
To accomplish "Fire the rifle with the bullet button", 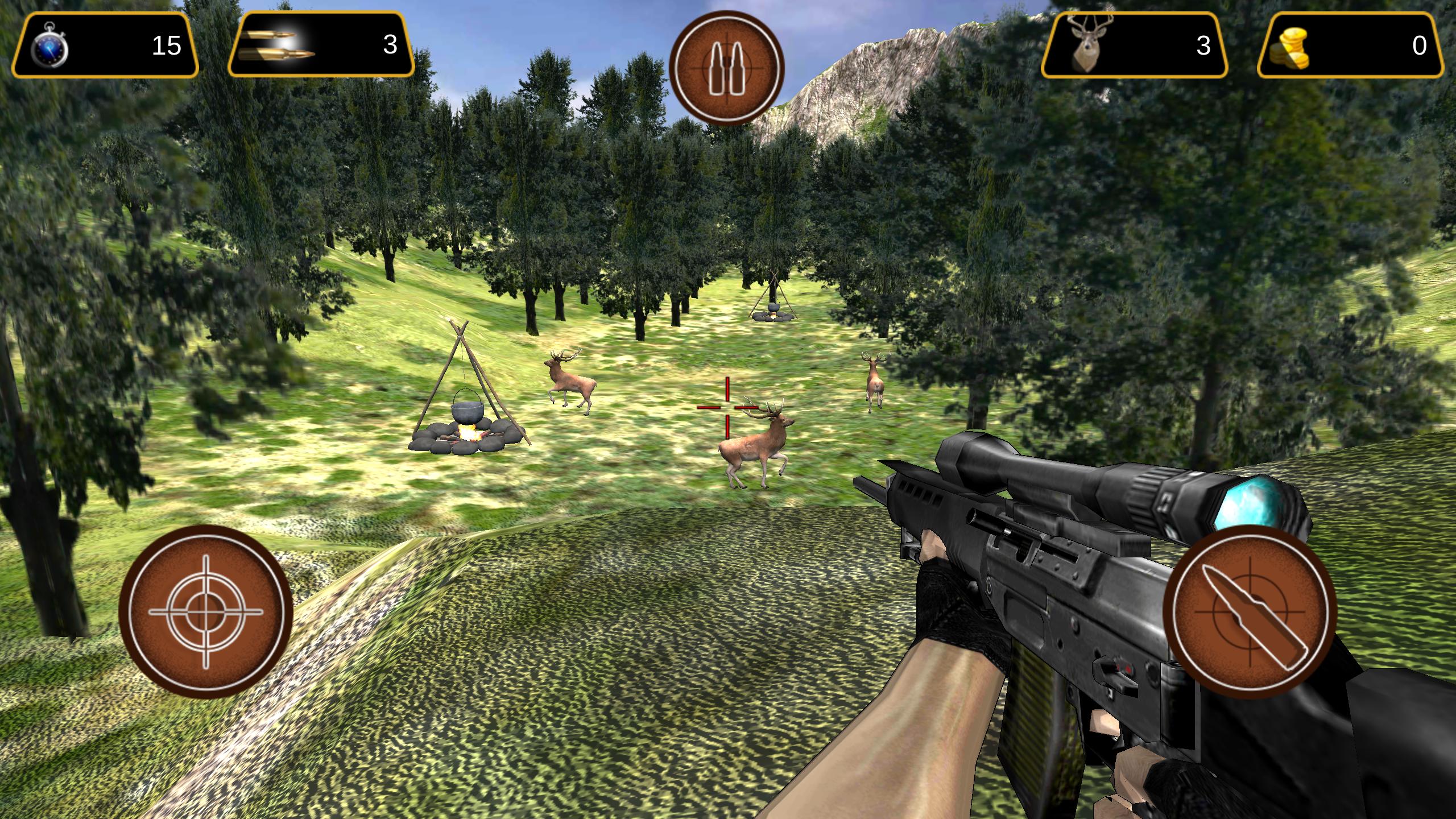I will 1250,612.
